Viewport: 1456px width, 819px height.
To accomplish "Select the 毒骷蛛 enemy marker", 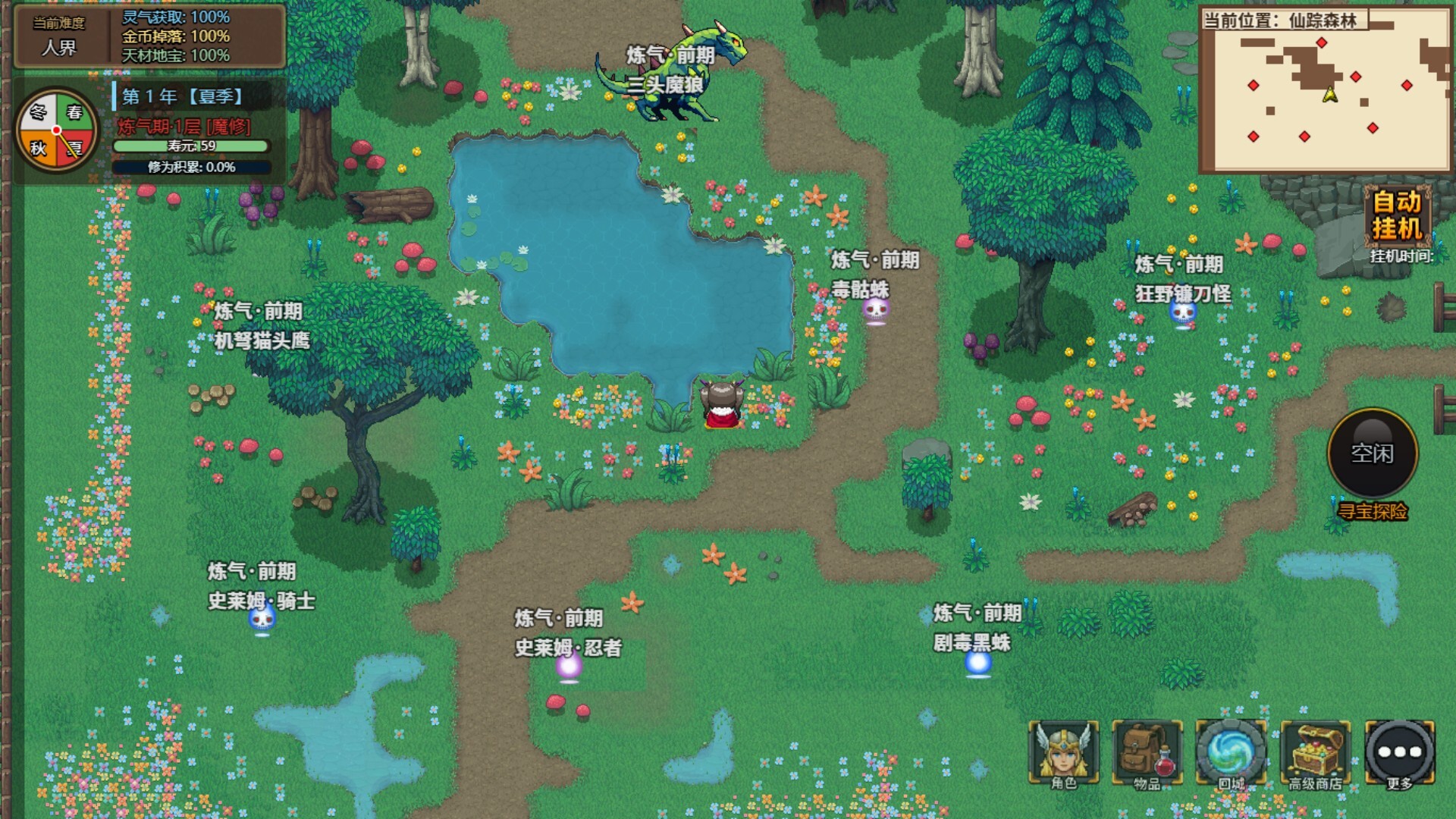I will [876, 309].
